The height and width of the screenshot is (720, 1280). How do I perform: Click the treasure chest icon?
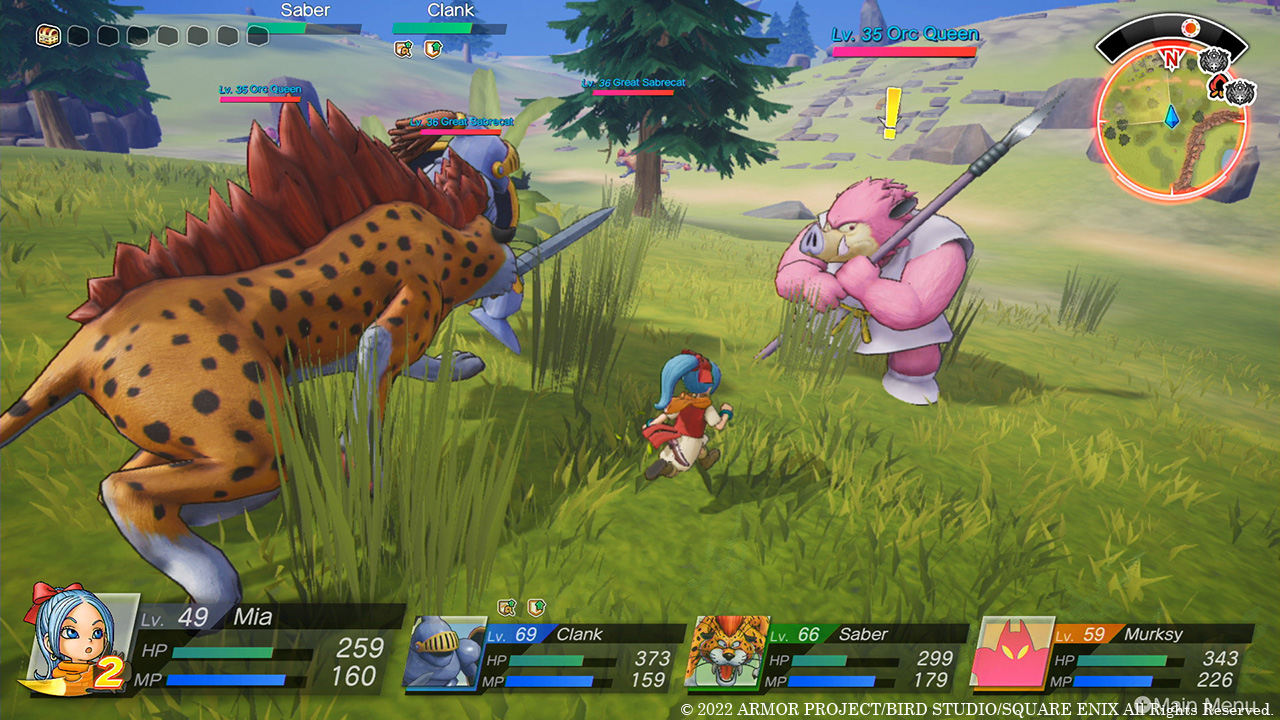[x=47, y=36]
